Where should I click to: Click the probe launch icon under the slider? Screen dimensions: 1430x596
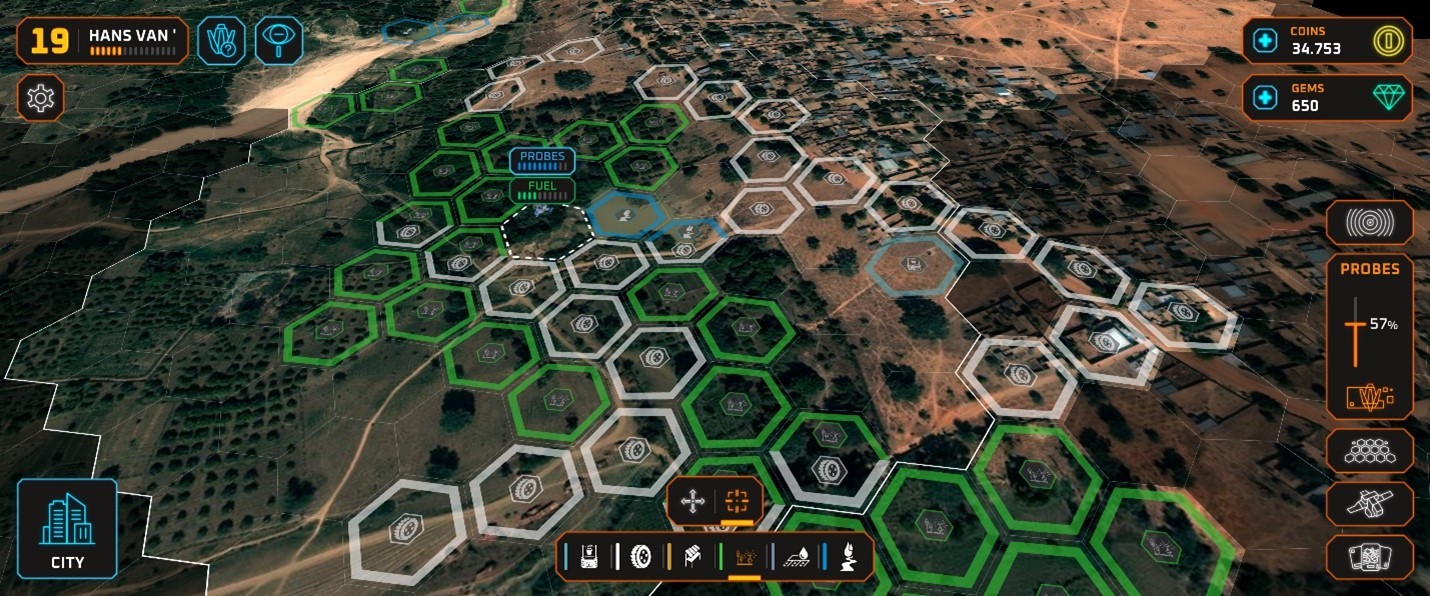1369,398
